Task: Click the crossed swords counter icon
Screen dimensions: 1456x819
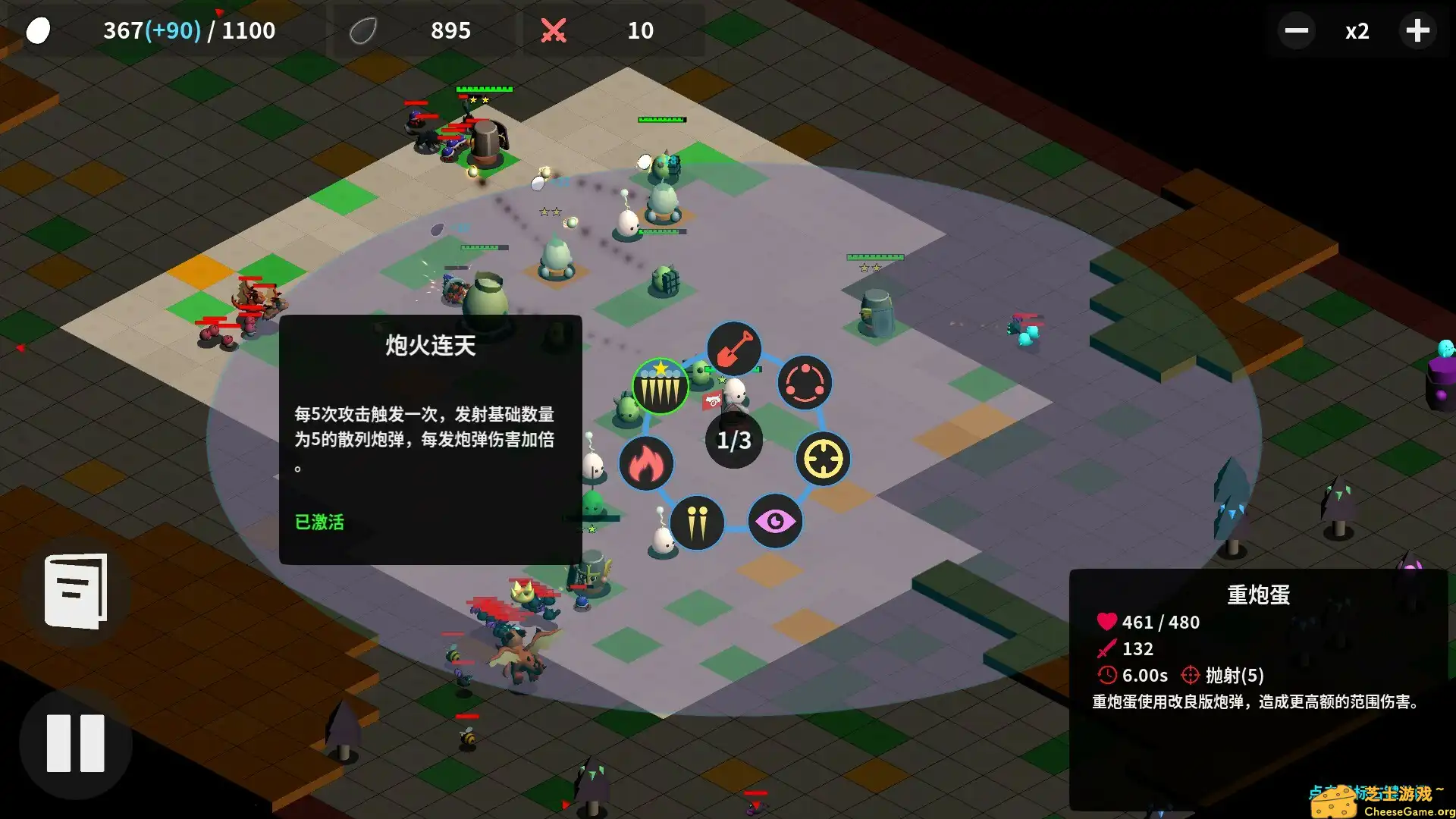Action: pyautogui.click(x=554, y=30)
